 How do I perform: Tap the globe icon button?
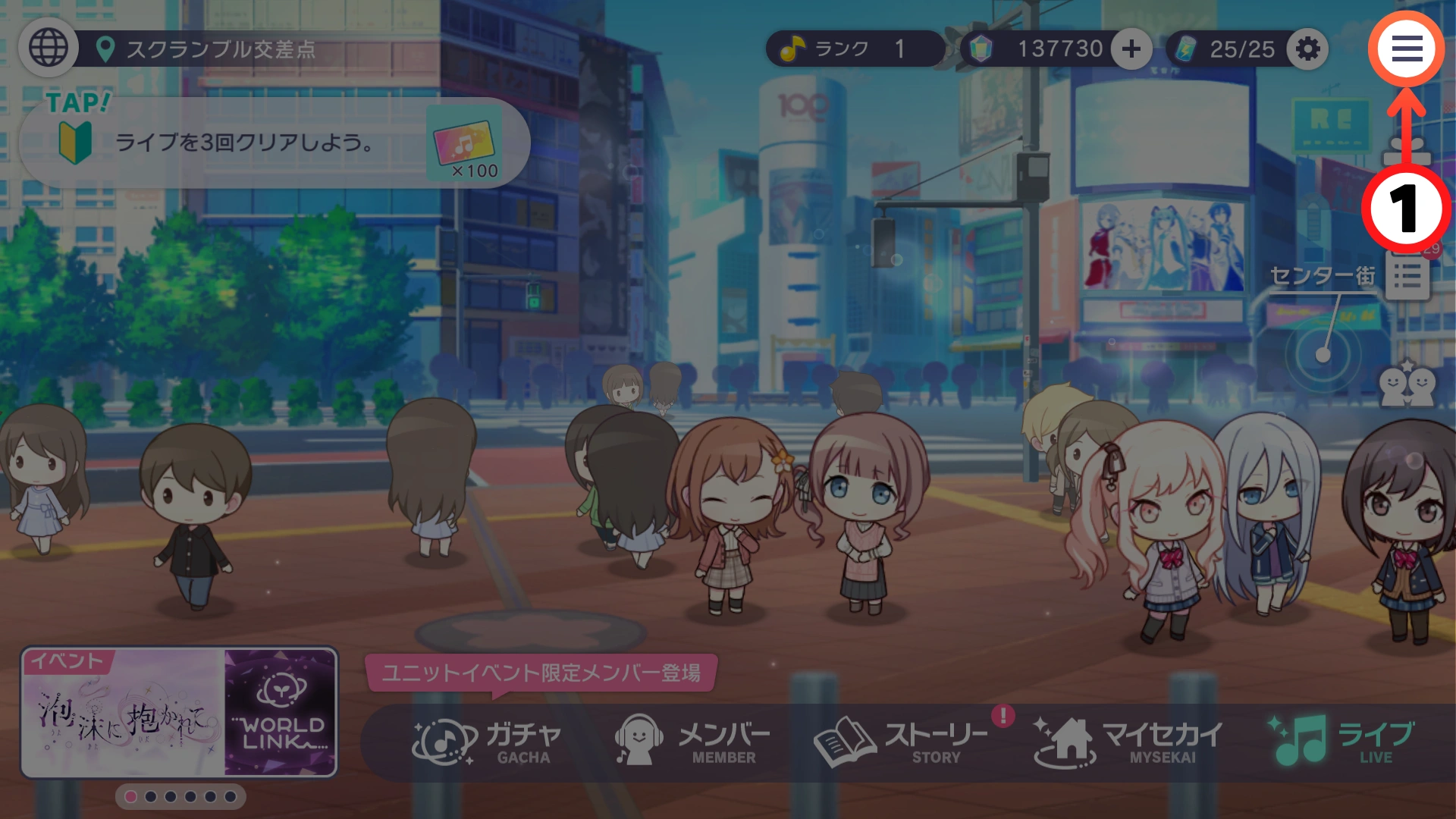click(49, 49)
